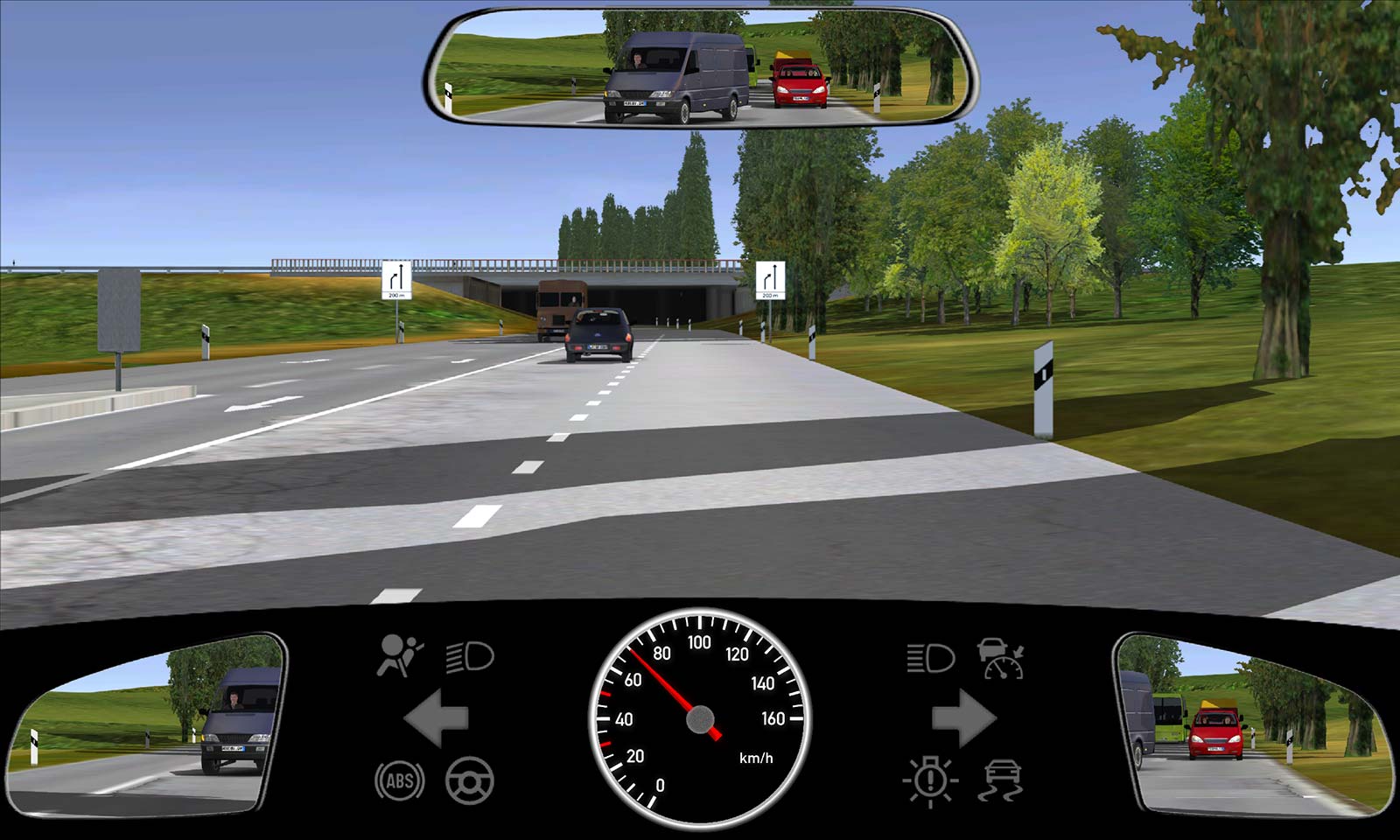The image size is (1400, 840).
Task: Select the airbag warning icon
Action: (399, 655)
